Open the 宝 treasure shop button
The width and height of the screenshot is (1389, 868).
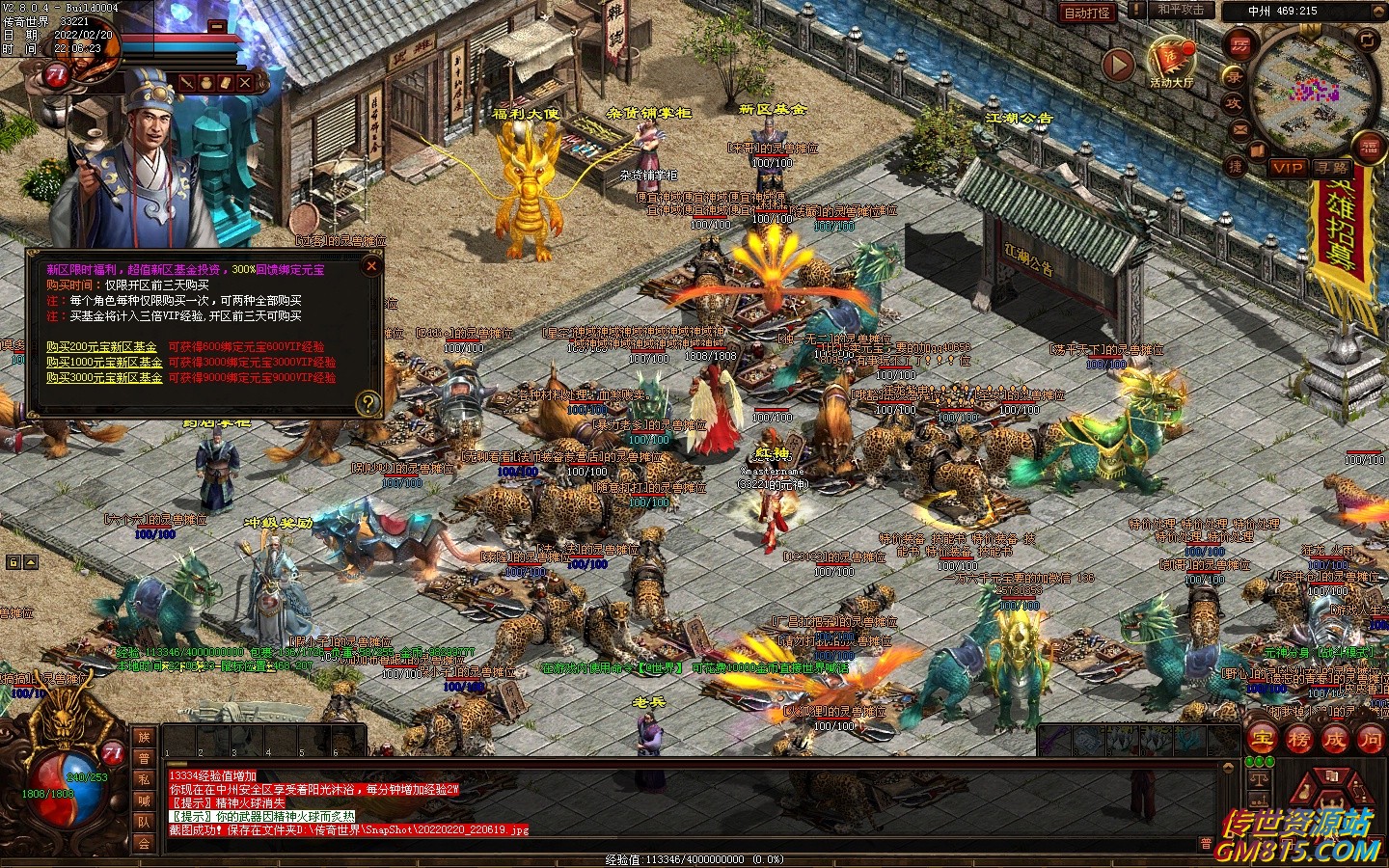pyautogui.click(x=1262, y=740)
